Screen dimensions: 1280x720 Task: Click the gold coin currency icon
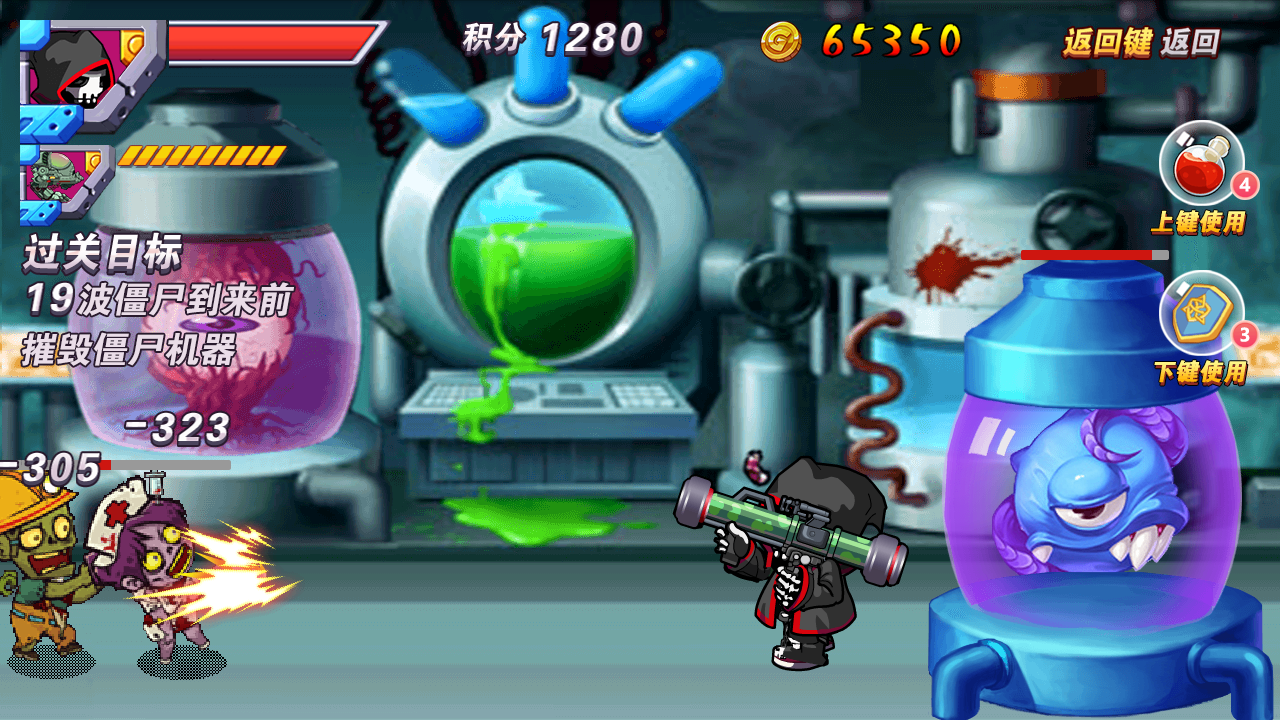click(x=781, y=41)
